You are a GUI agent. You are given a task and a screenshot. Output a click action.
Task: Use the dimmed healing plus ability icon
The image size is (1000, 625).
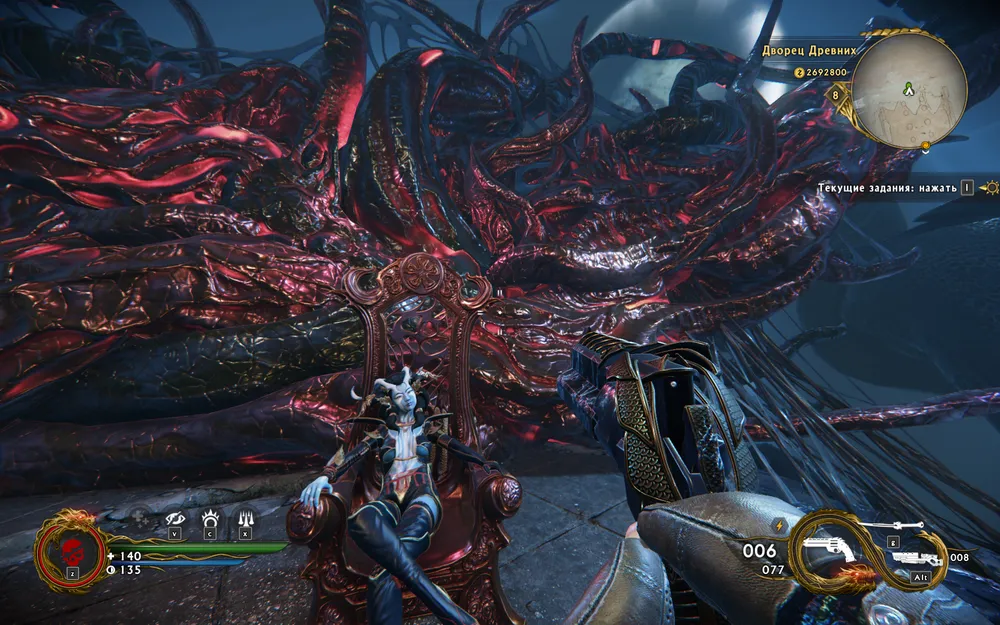[141, 517]
